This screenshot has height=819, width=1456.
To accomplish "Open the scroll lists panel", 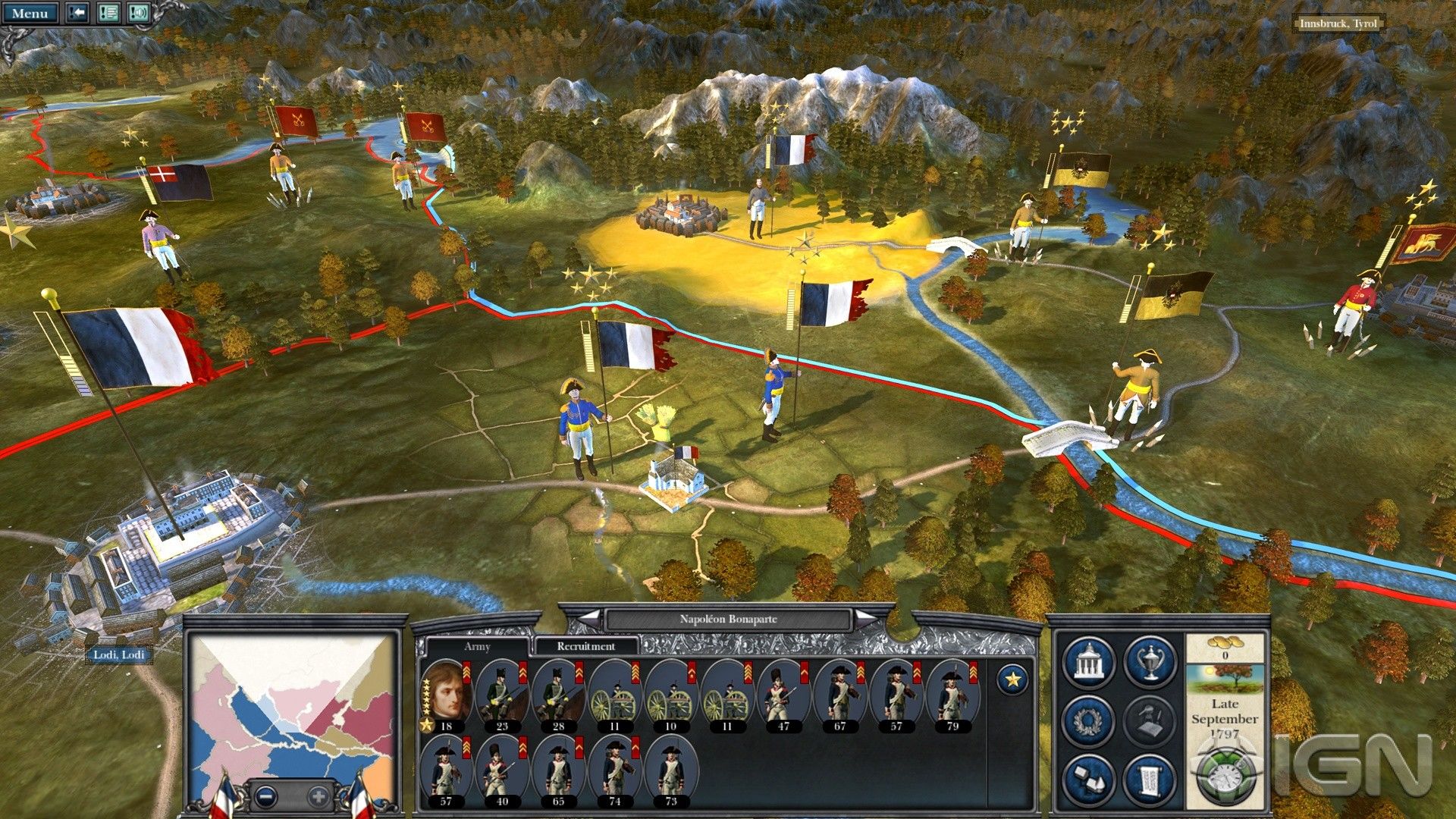I will pyautogui.click(x=1150, y=779).
